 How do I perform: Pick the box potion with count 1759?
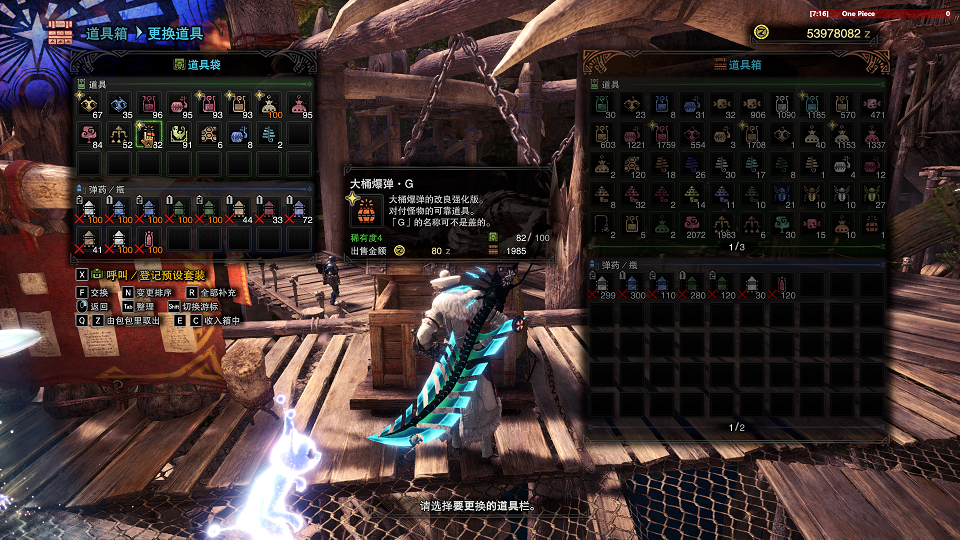tap(662, 135)
